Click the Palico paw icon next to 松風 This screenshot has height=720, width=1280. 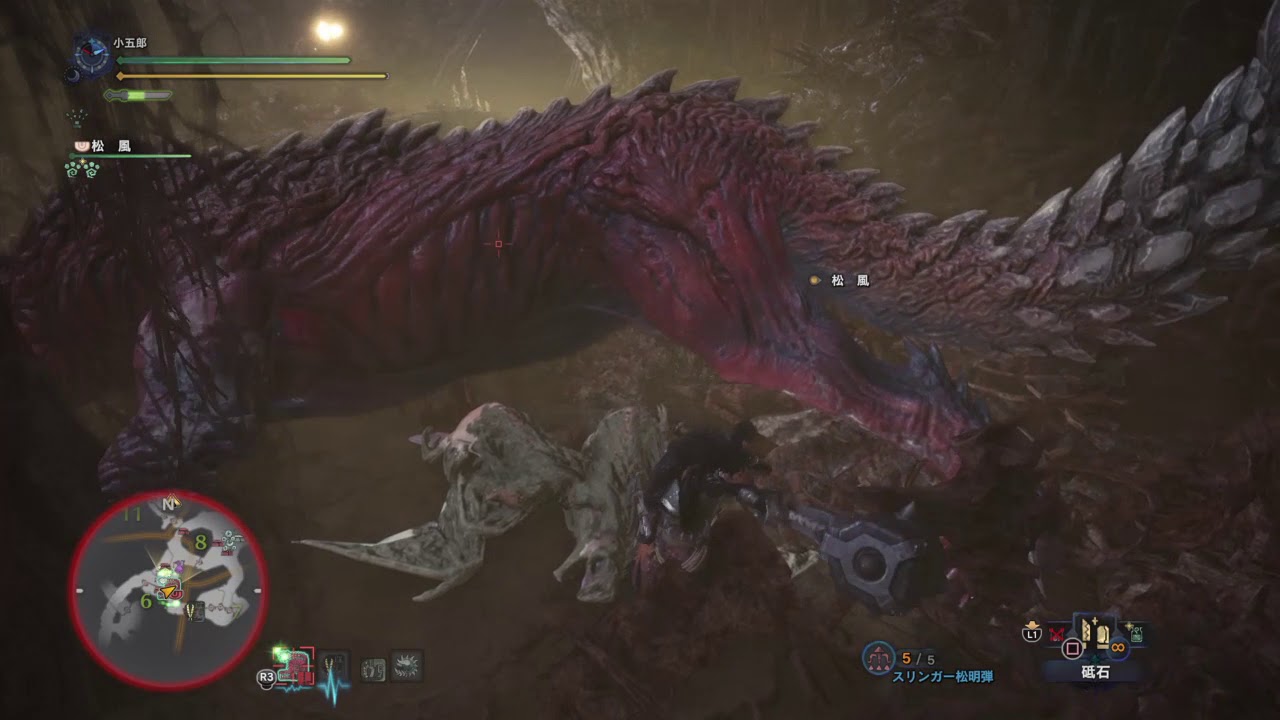[82, 146]
